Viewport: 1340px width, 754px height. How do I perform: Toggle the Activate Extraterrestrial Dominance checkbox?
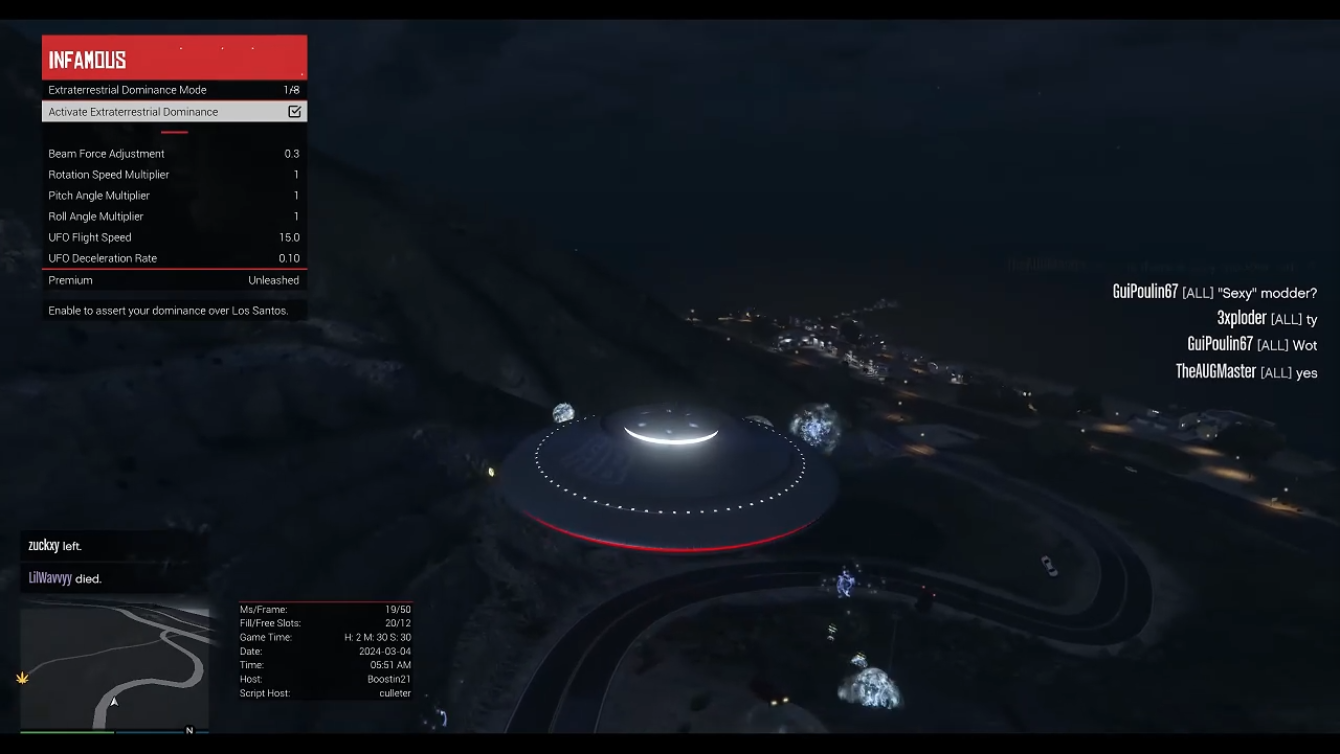click(x=294, y=112)
